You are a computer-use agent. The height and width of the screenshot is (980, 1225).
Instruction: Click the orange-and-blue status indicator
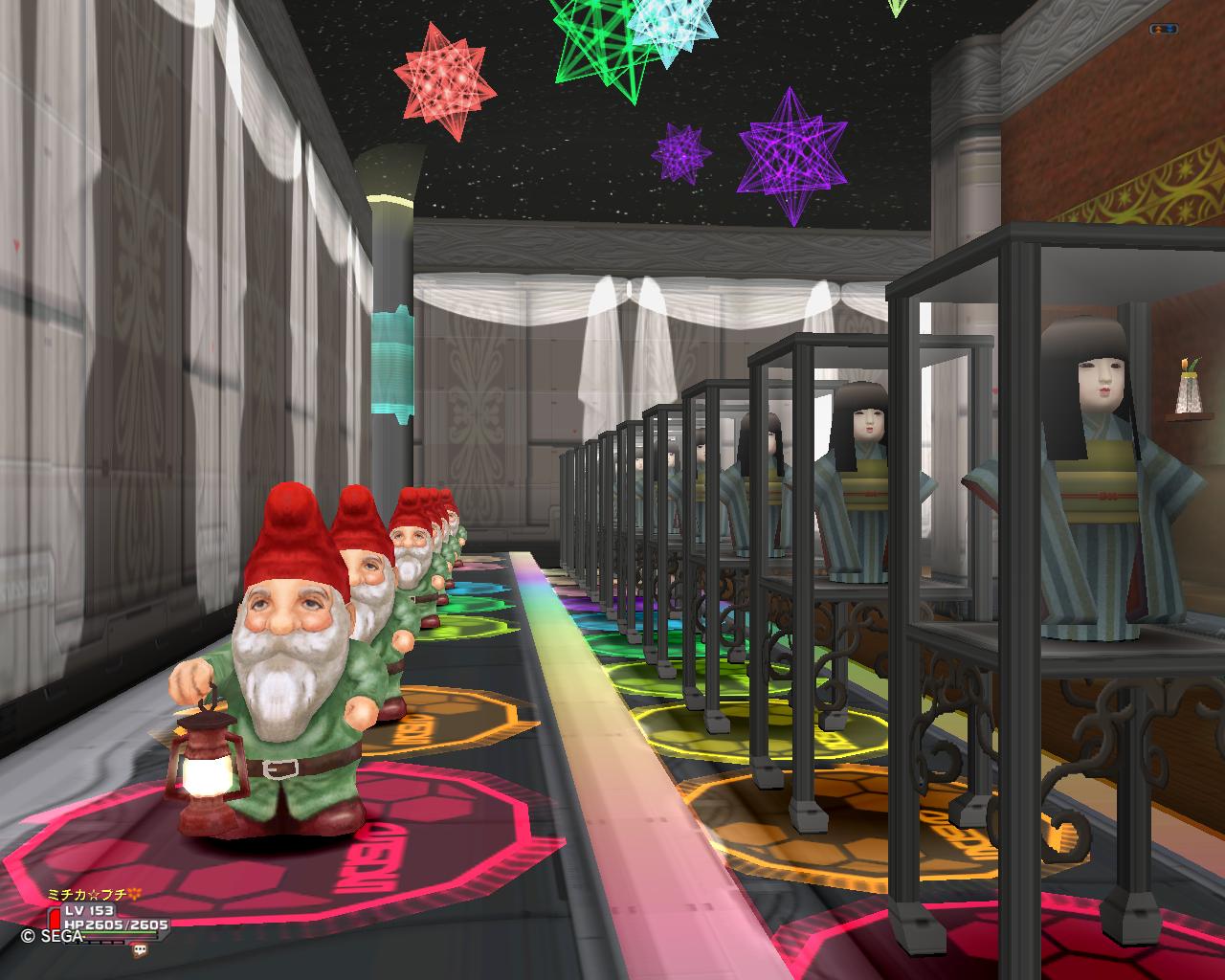click(x=1163, y=30)
